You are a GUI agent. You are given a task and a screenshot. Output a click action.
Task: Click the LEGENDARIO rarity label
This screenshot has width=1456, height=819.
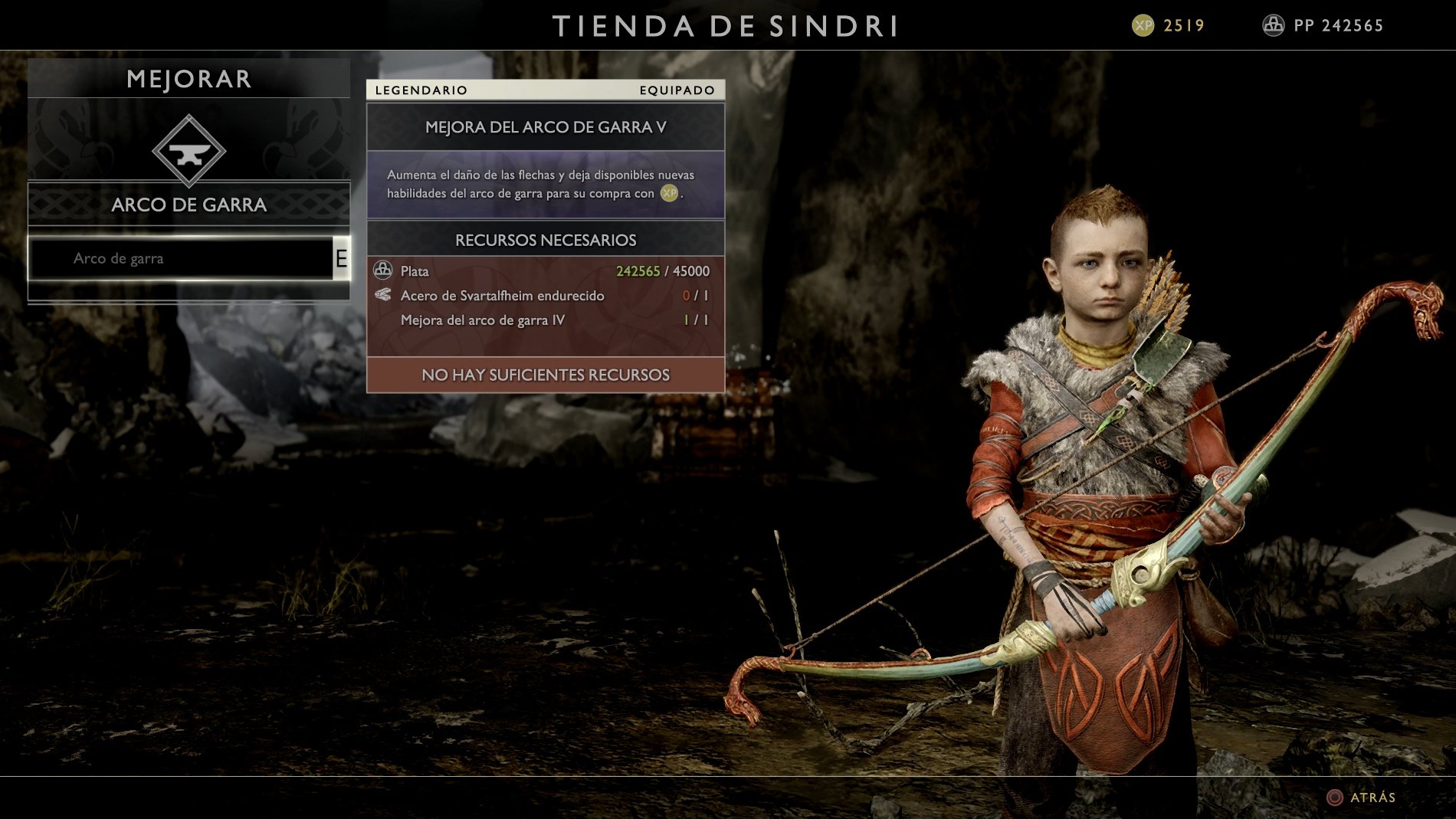pos(420,90)
